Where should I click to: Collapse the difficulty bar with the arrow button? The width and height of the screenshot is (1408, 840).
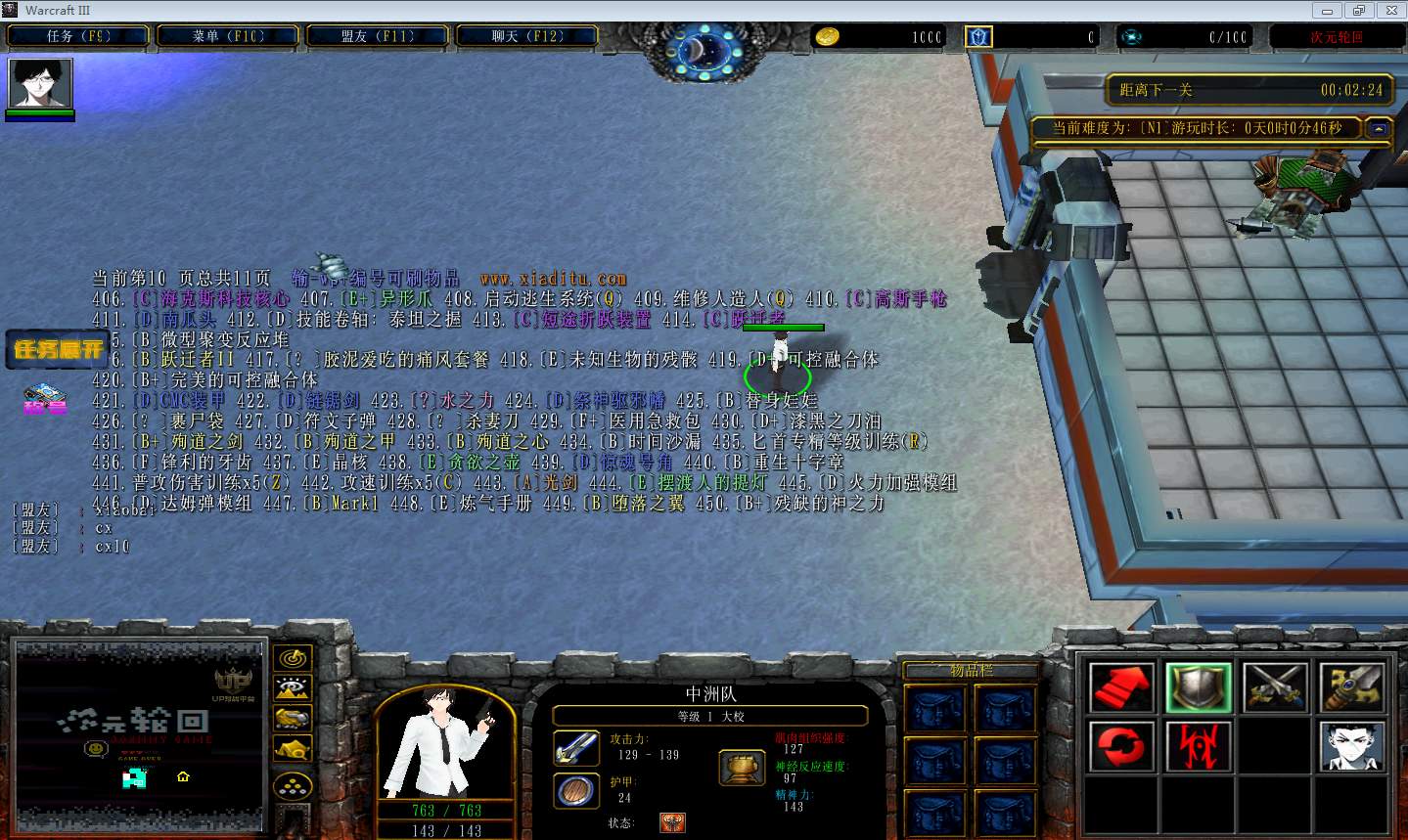pos(1378,128)
